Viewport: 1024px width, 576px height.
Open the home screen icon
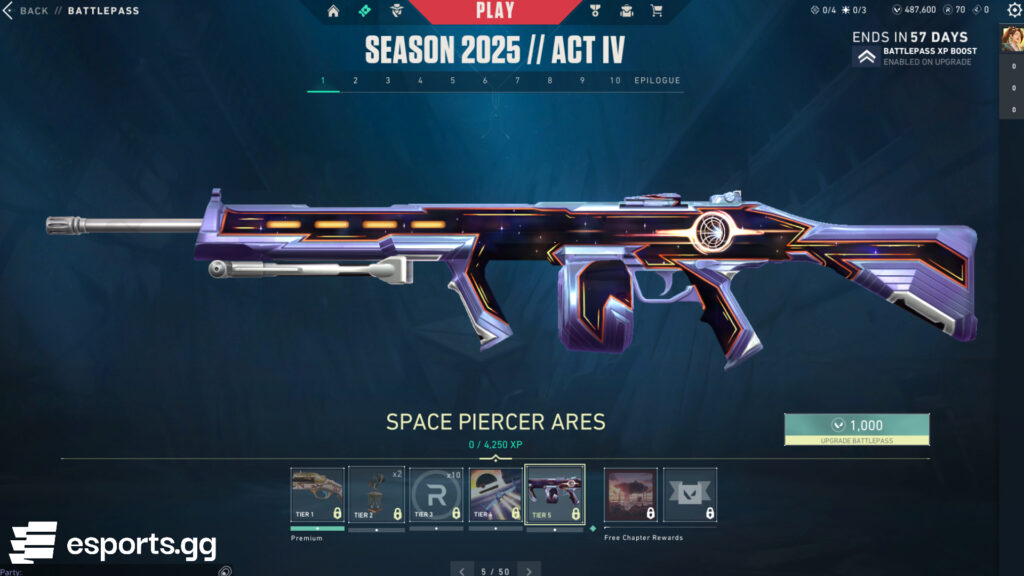334,12
